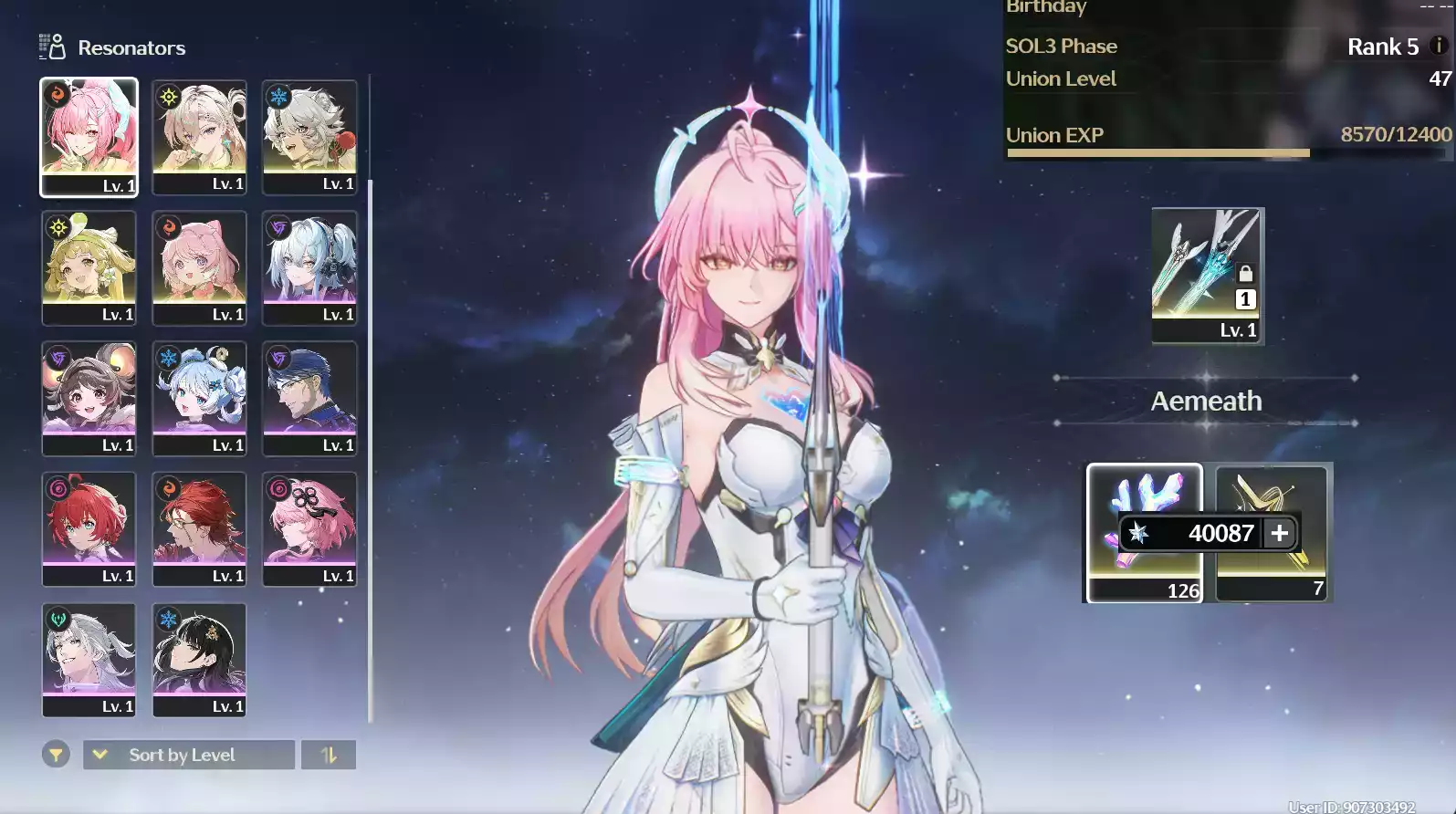This screenshot has width=1456, height=814.
Task: Toggle the sort order ascending/descending
Action: (329, 755)
